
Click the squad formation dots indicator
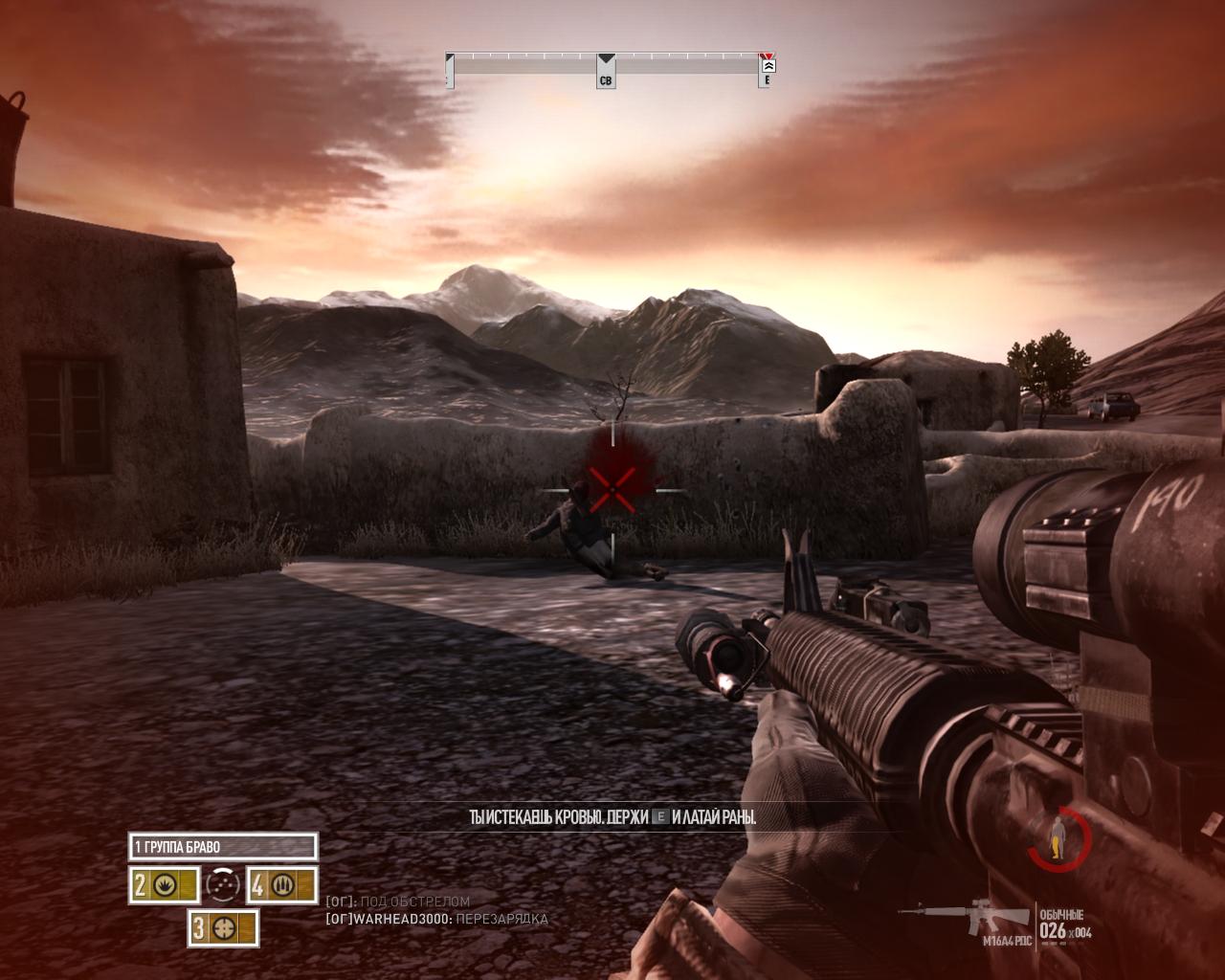(223, 885)
